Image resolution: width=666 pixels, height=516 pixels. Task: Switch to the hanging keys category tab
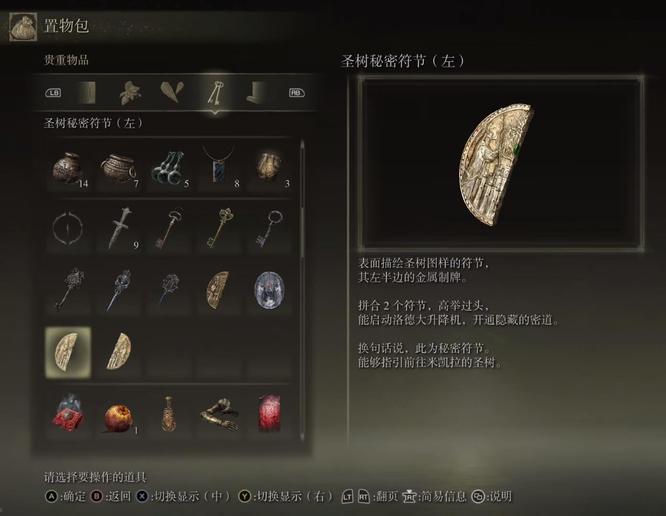point(214,93)
